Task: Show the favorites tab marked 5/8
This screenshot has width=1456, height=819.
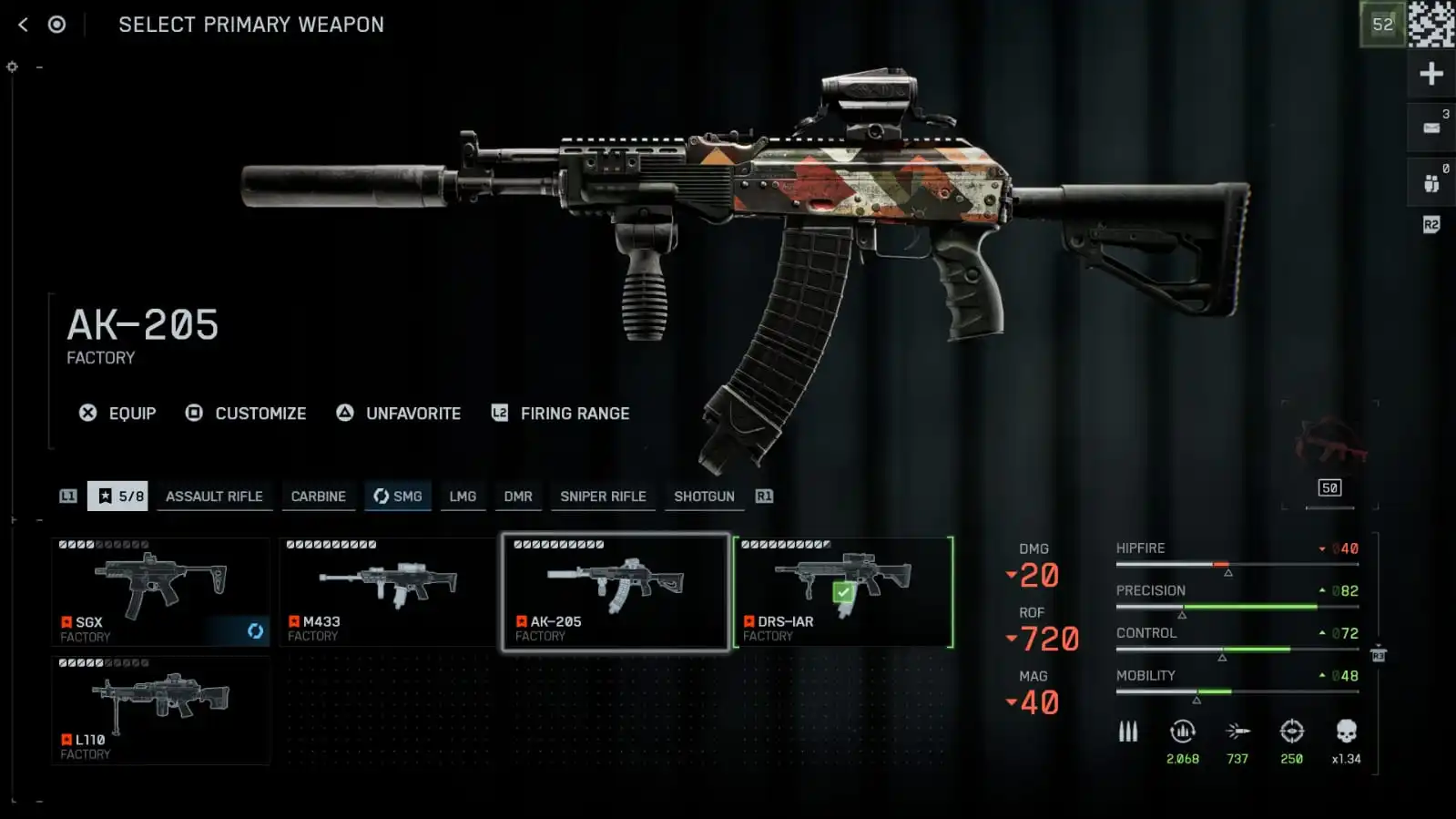Action: click(x=118, y=497)
